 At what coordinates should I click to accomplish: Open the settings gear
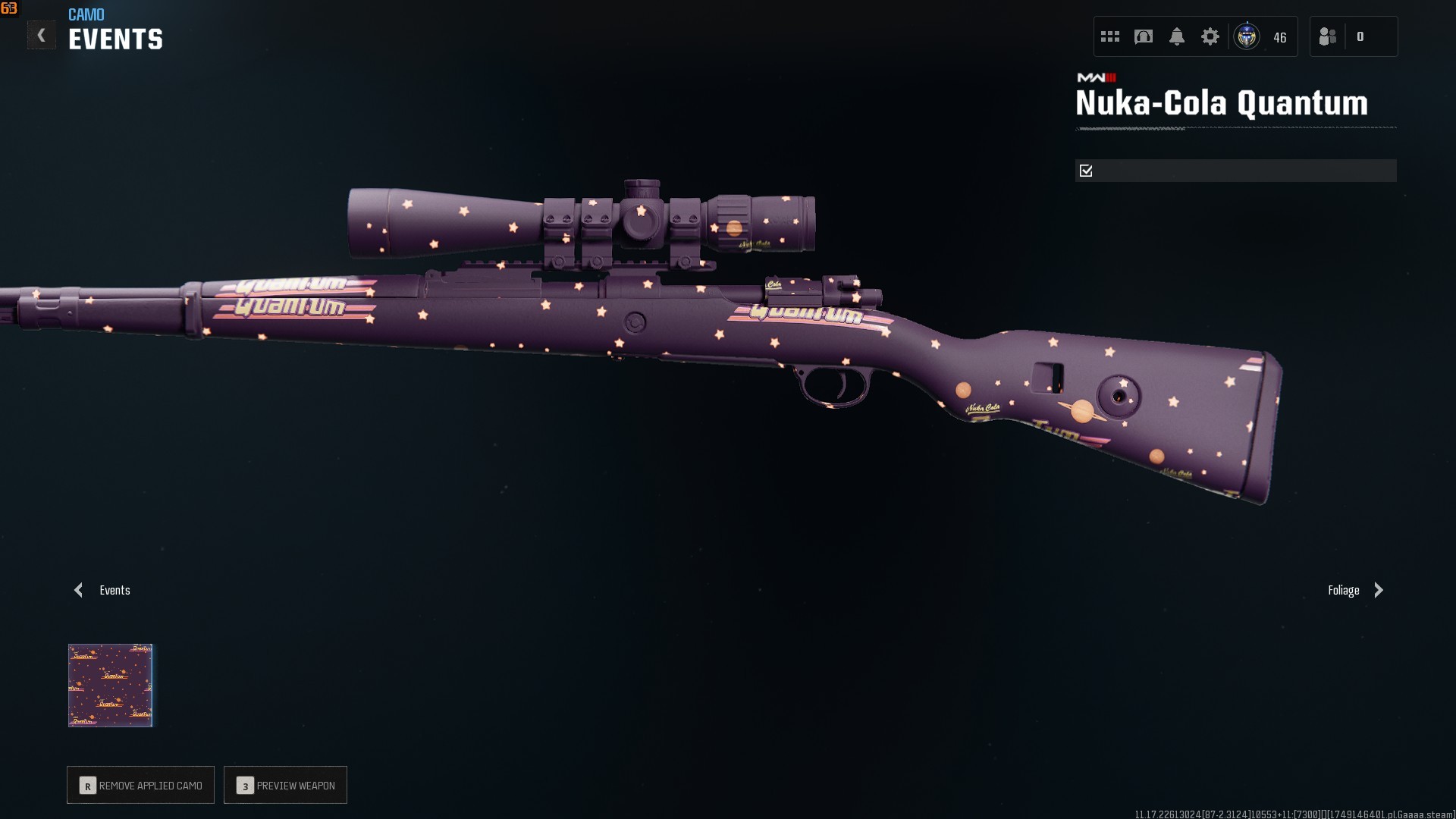point(1210,36)
